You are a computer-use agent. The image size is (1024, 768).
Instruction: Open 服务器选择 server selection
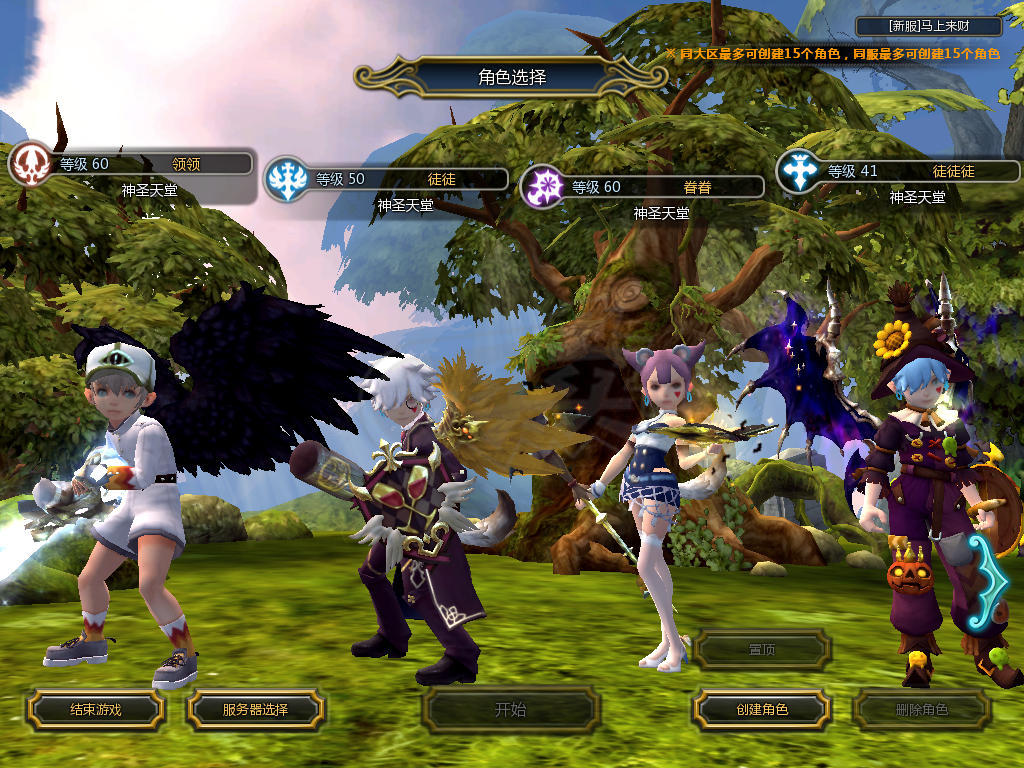tap(255, 710)
